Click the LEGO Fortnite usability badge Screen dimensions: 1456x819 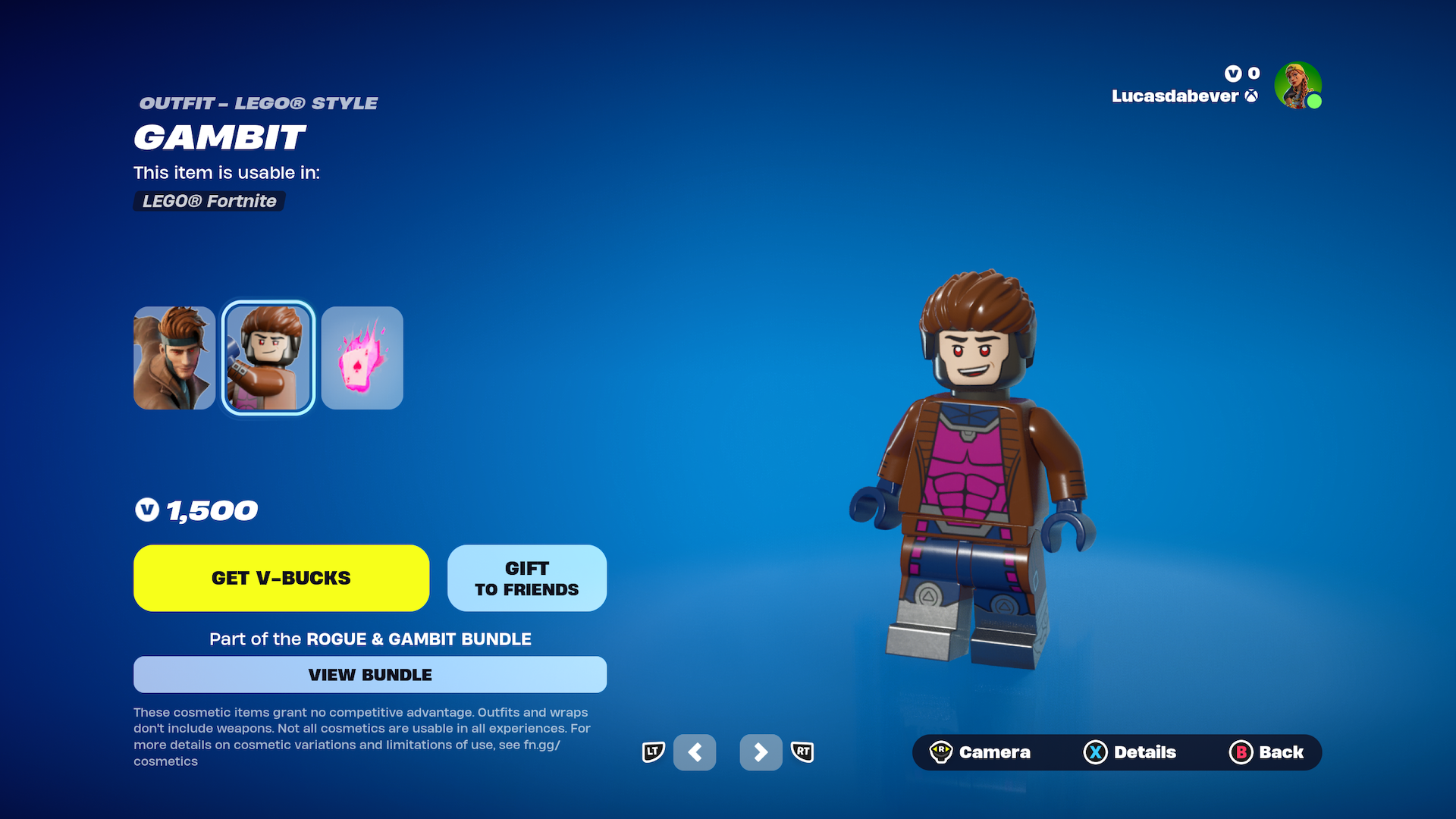(209, 201)
